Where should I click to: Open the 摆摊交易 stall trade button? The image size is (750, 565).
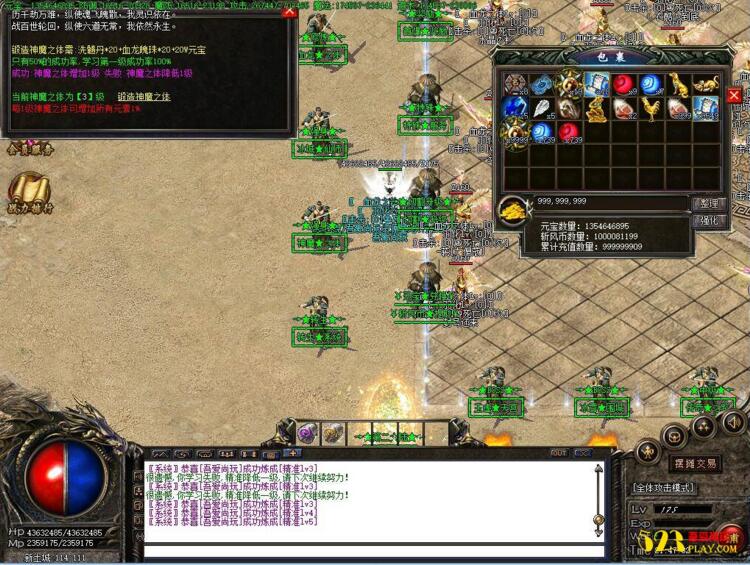pyautogui.click(x=695, y=464)
